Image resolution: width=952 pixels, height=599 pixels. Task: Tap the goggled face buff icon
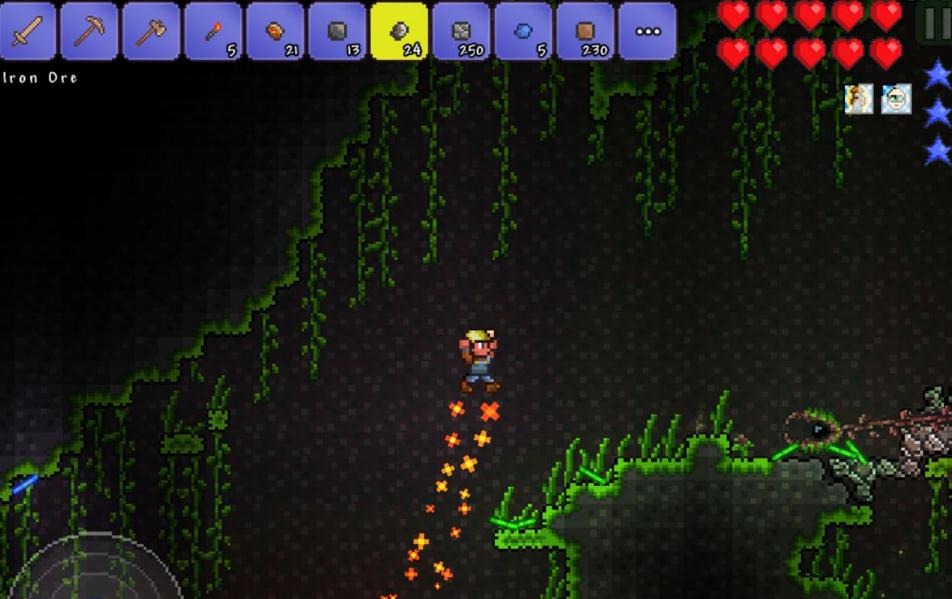pos(896,99)
